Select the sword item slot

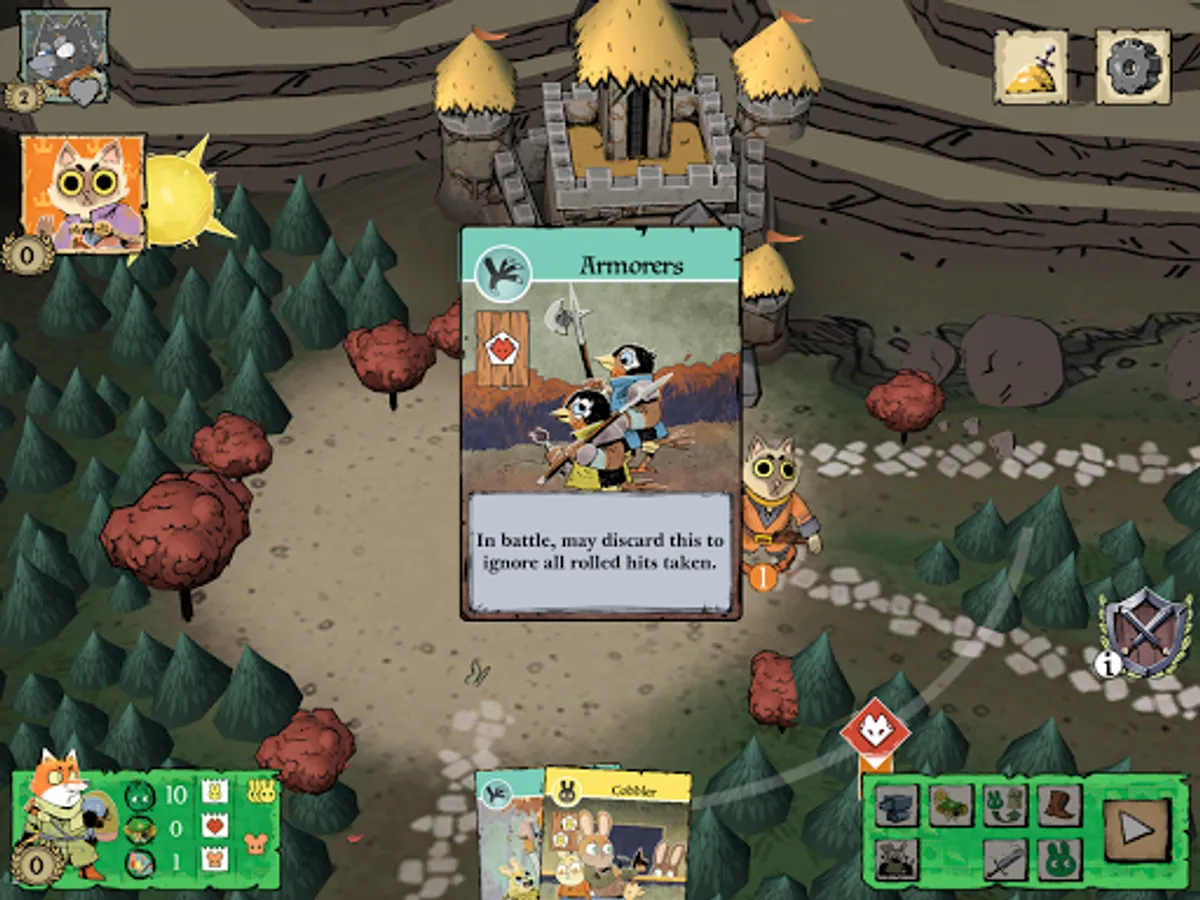pyautogui.click(x=1004, y=858)
